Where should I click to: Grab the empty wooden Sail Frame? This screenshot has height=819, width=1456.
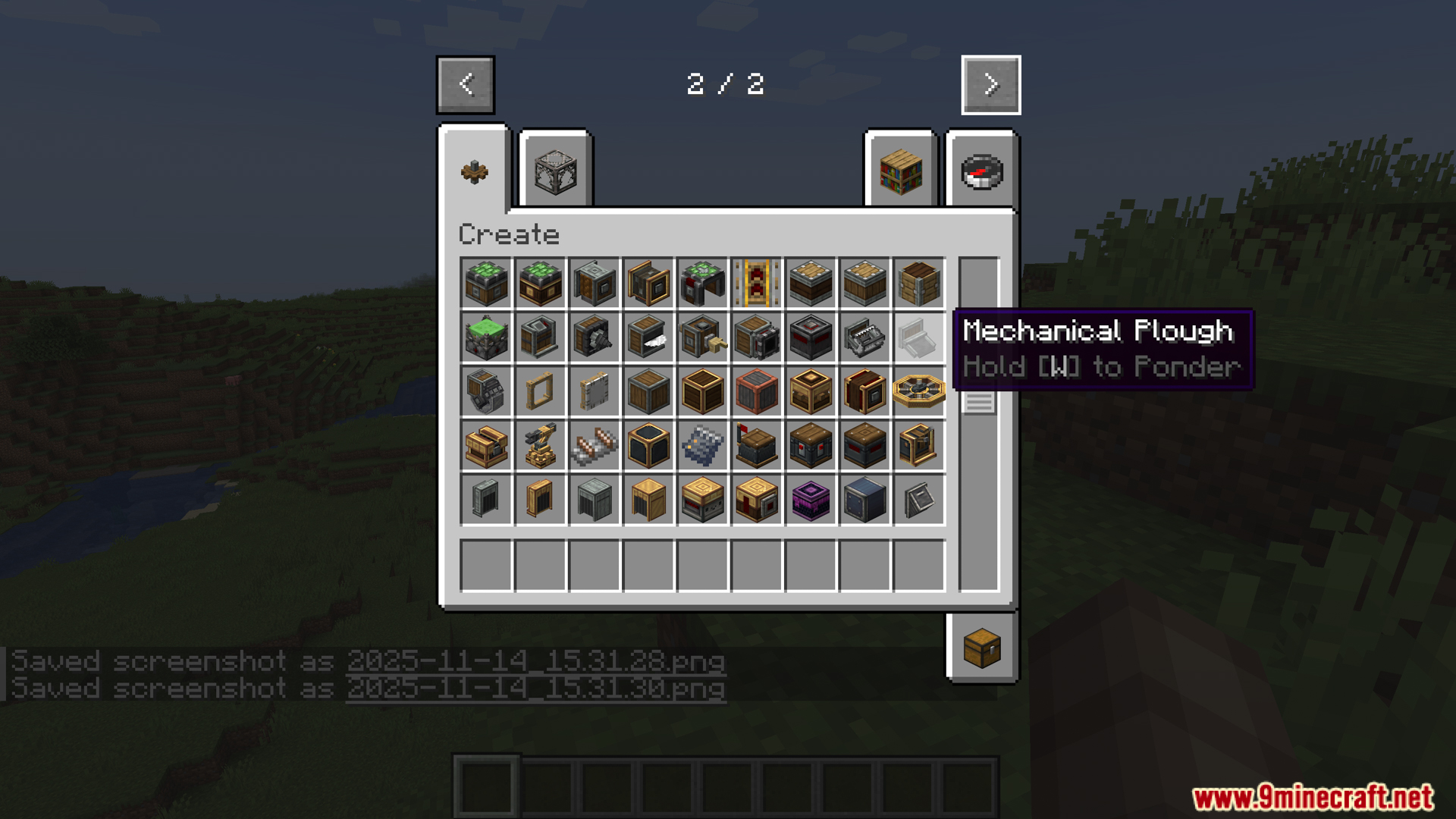coord(540,391)
